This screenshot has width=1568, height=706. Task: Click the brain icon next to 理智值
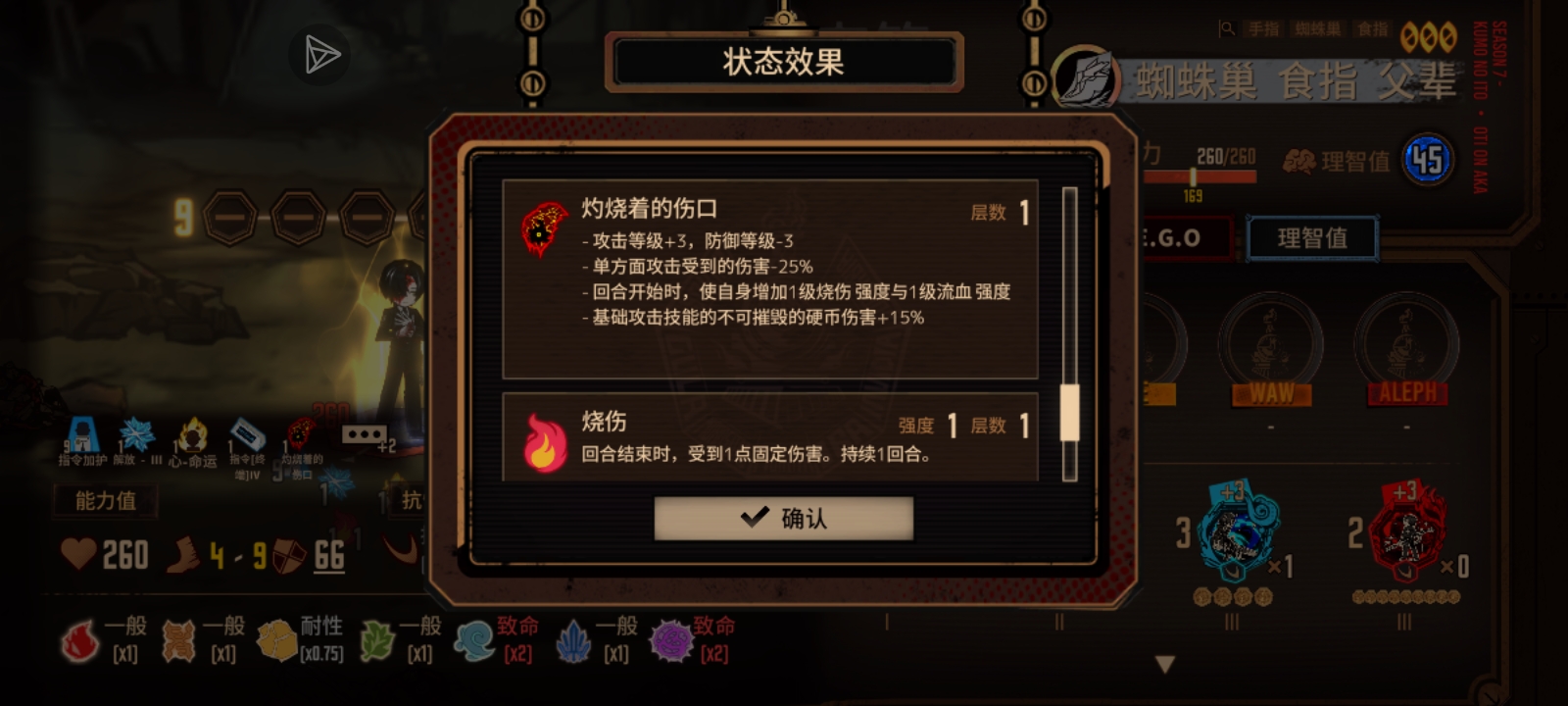tap(1300, 158)
